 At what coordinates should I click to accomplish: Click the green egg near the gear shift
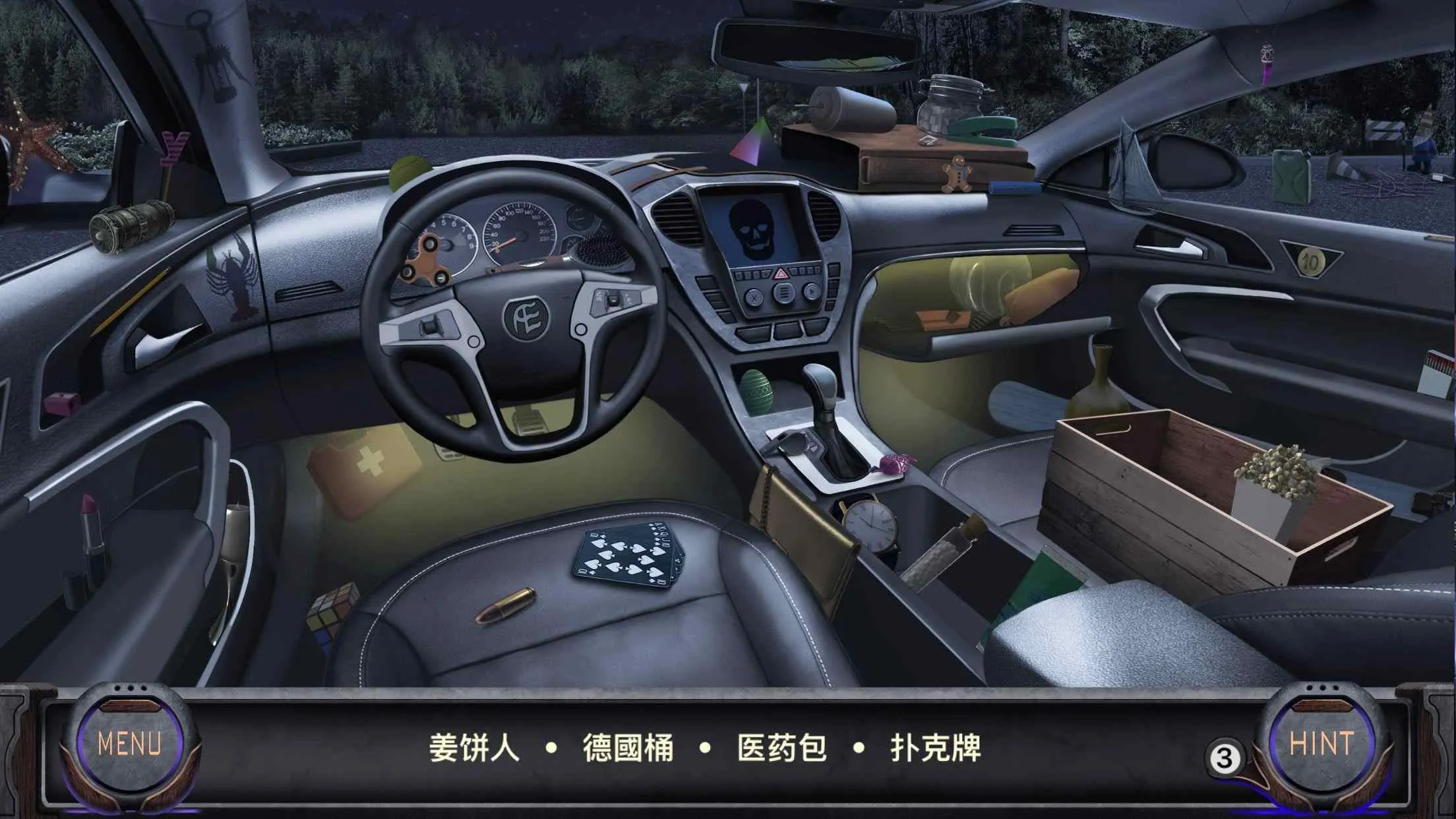click(758, 389)
